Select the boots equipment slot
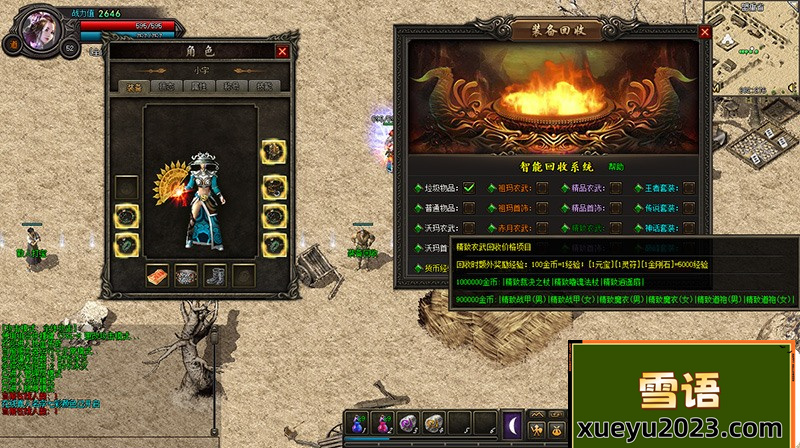Image resolution: width=800 pixels, height=448 pixels. [x=215, y=273]
